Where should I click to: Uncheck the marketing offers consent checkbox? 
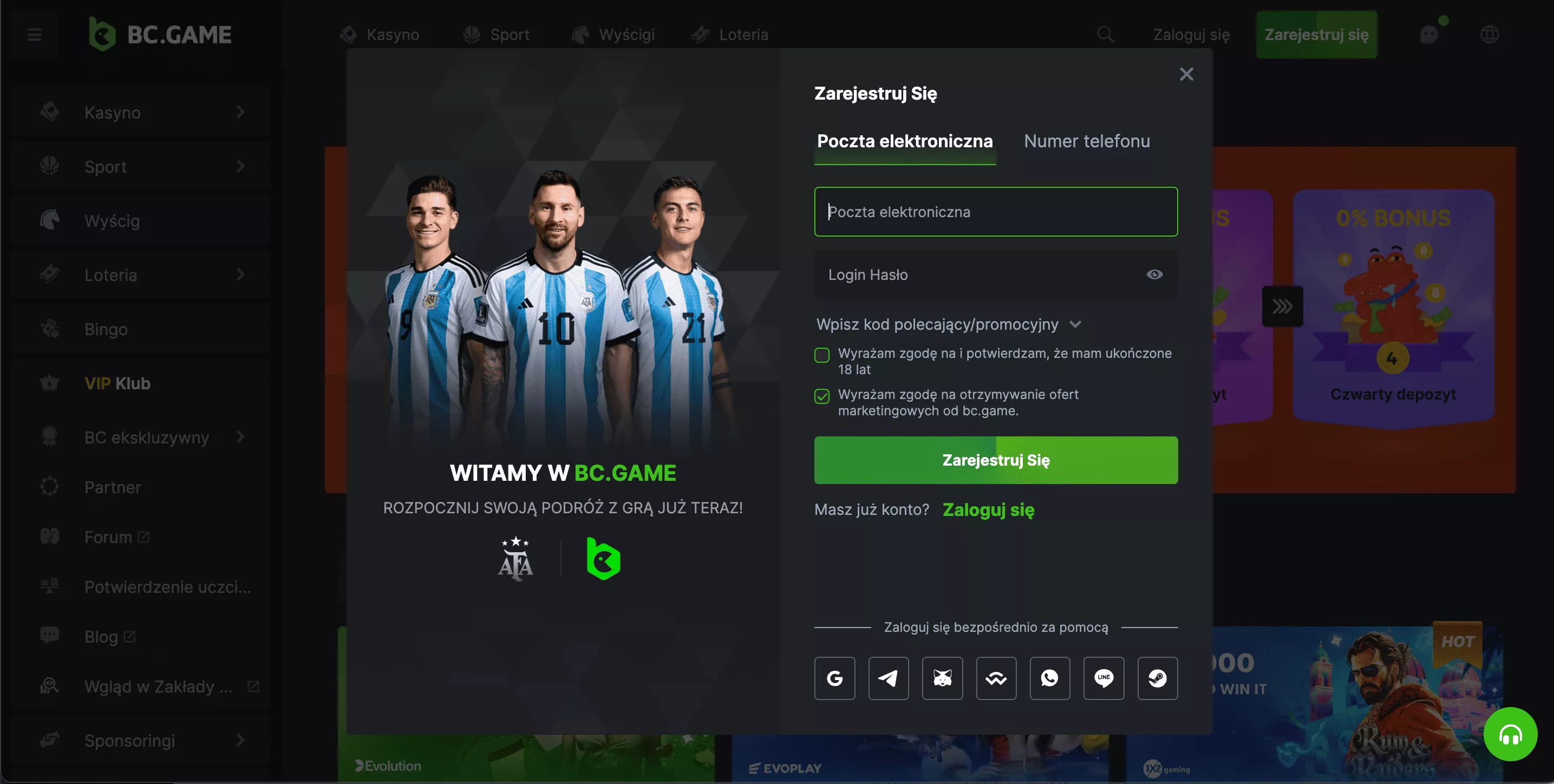(821, 396)
